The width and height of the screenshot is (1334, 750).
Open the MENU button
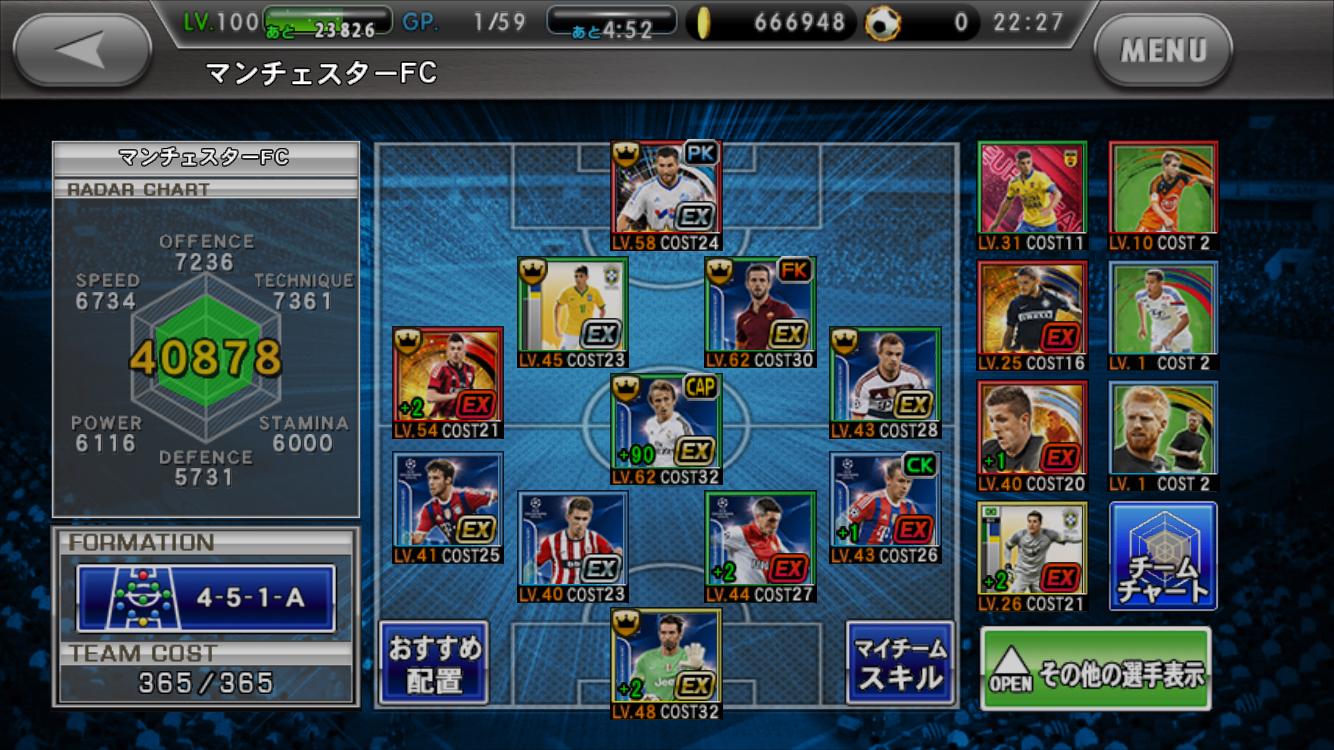point(1162,50)
